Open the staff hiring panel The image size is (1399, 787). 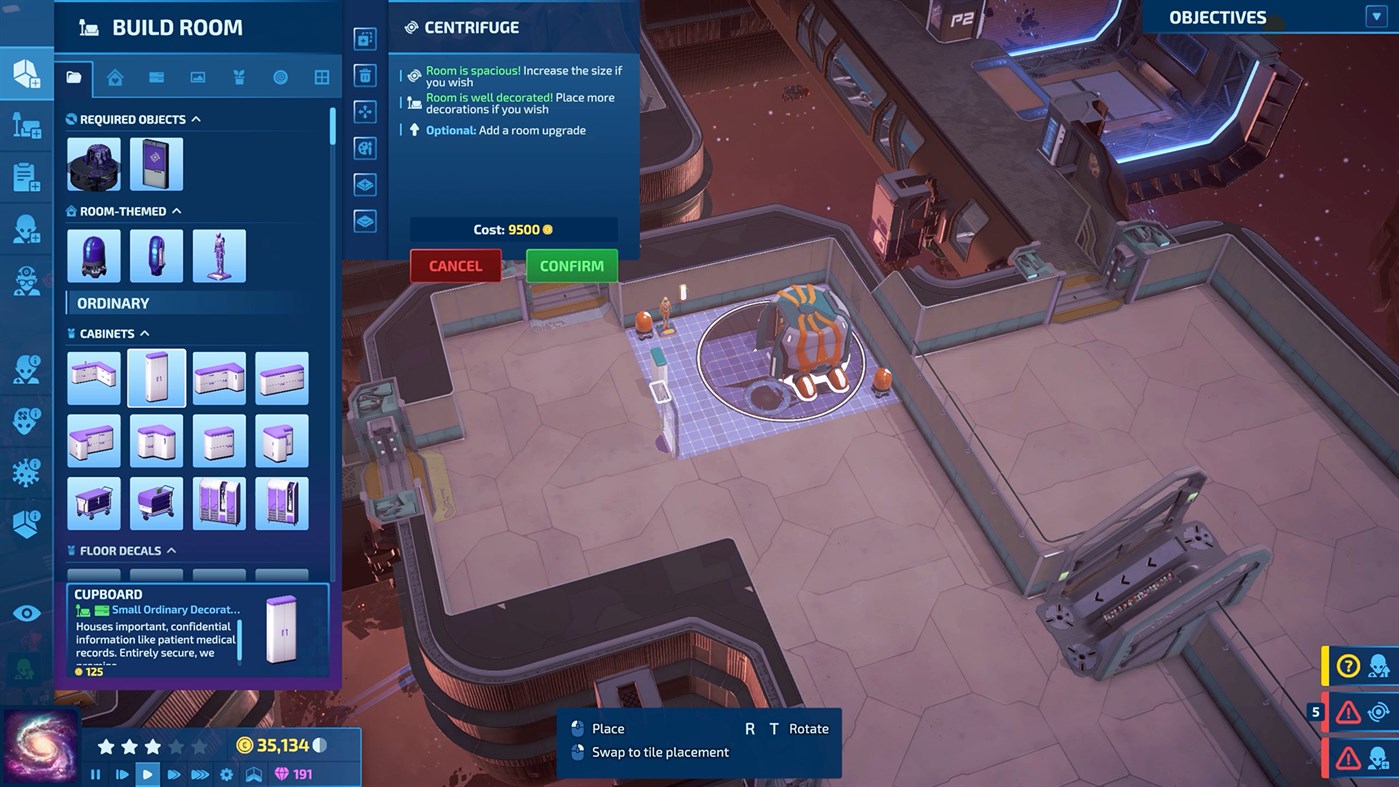pyautogui.click(x=27, y=227)
